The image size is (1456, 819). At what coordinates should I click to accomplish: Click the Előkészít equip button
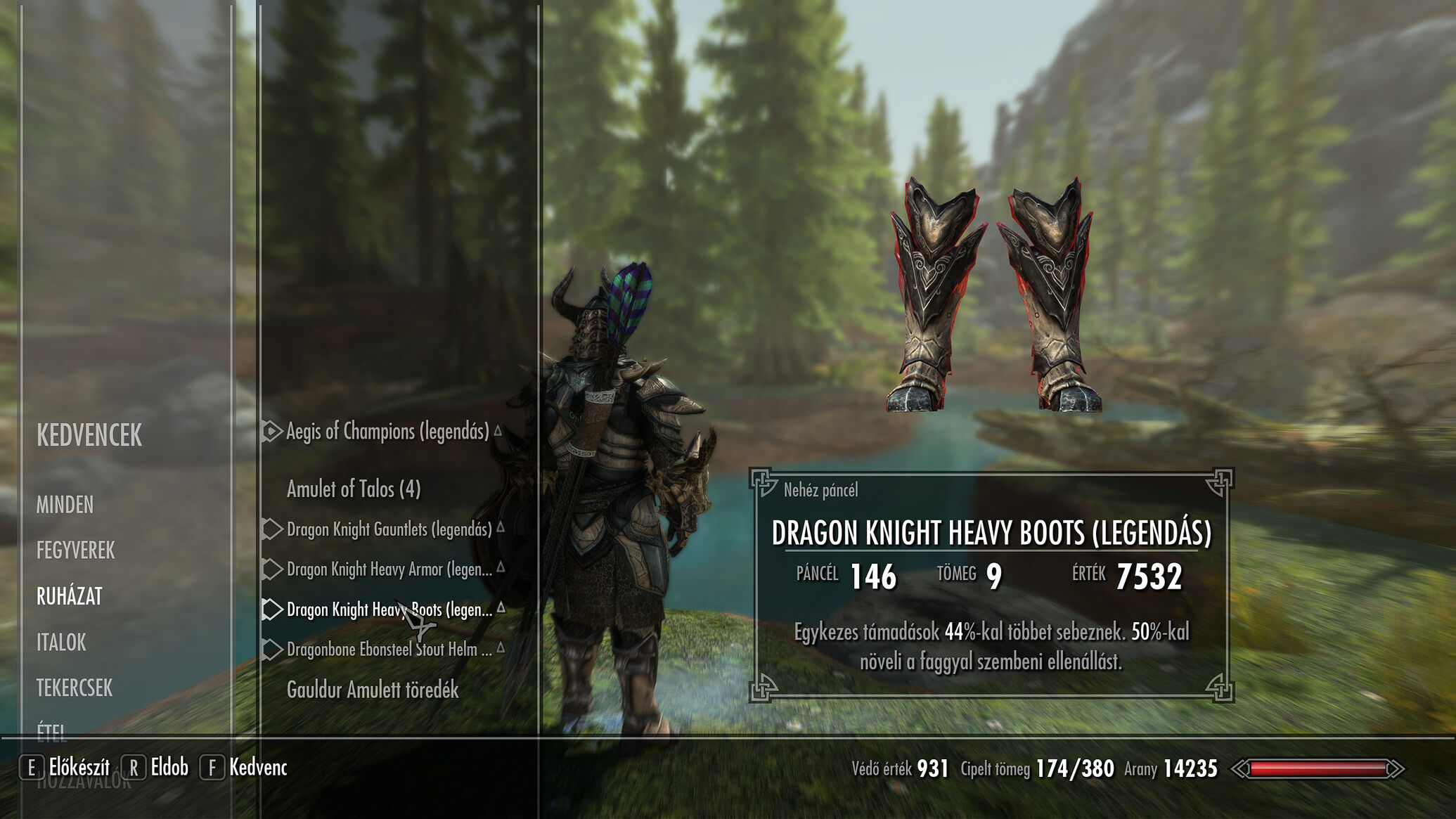65,767
